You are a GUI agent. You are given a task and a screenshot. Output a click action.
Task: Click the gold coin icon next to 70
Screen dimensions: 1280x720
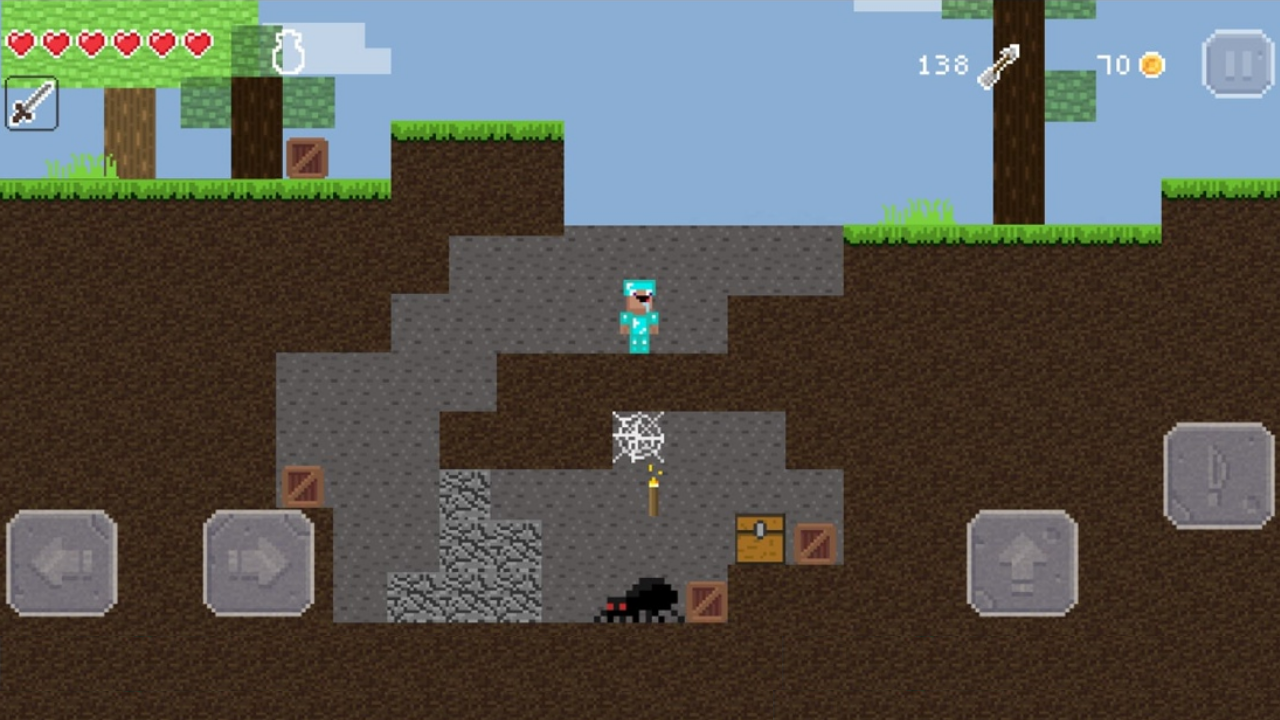1152,65
